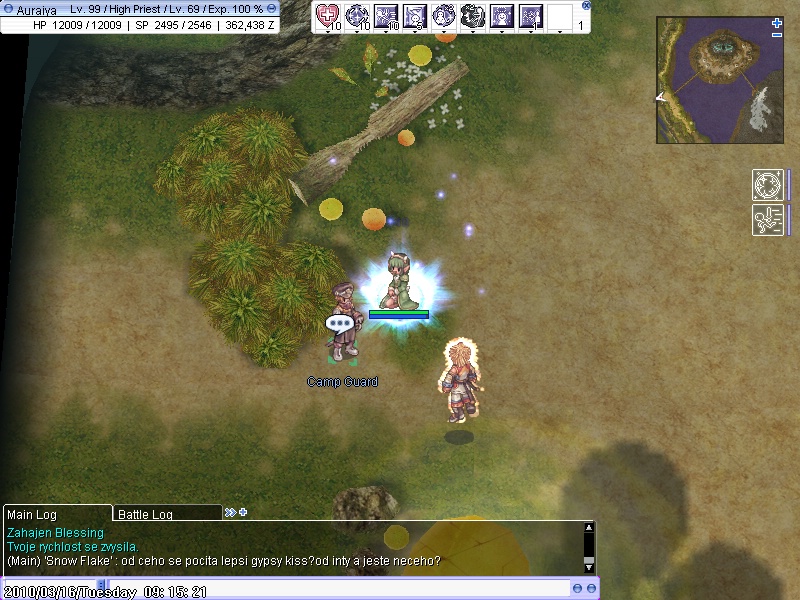Close the skill hotbar window

(586, 5)
